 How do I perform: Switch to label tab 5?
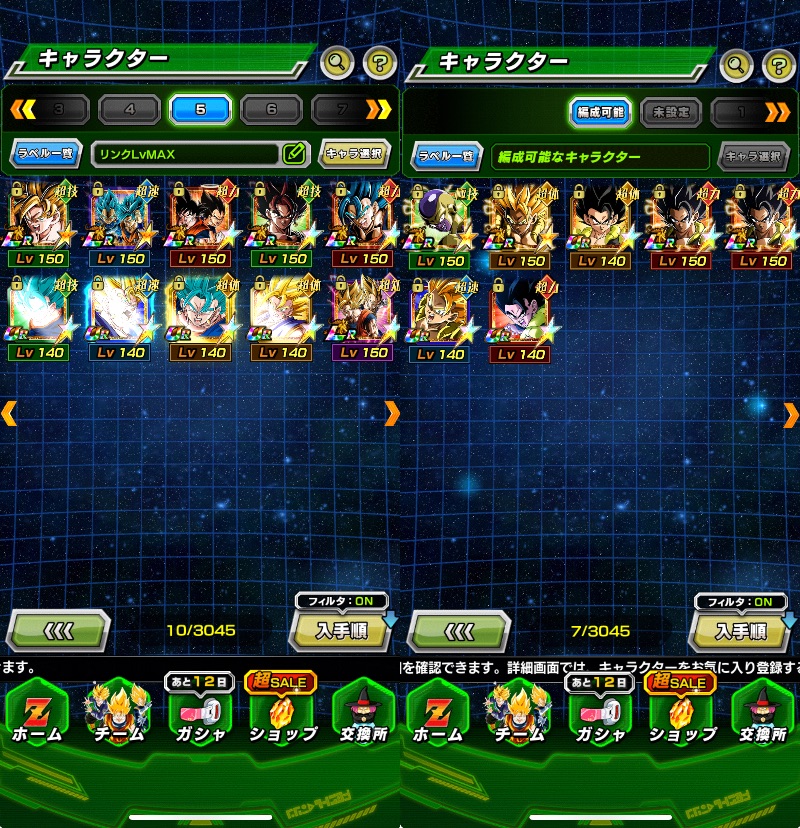coord(200,109)
